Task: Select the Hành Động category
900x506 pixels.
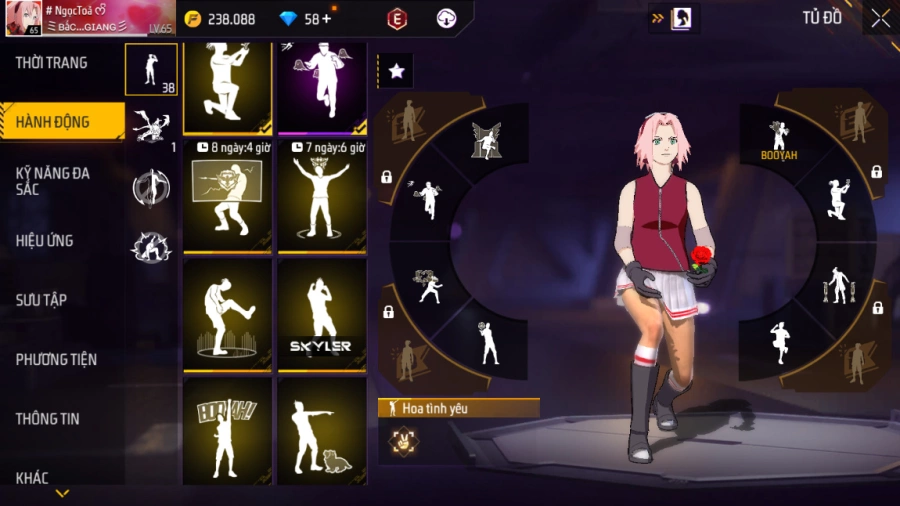Action: (53, 122)
